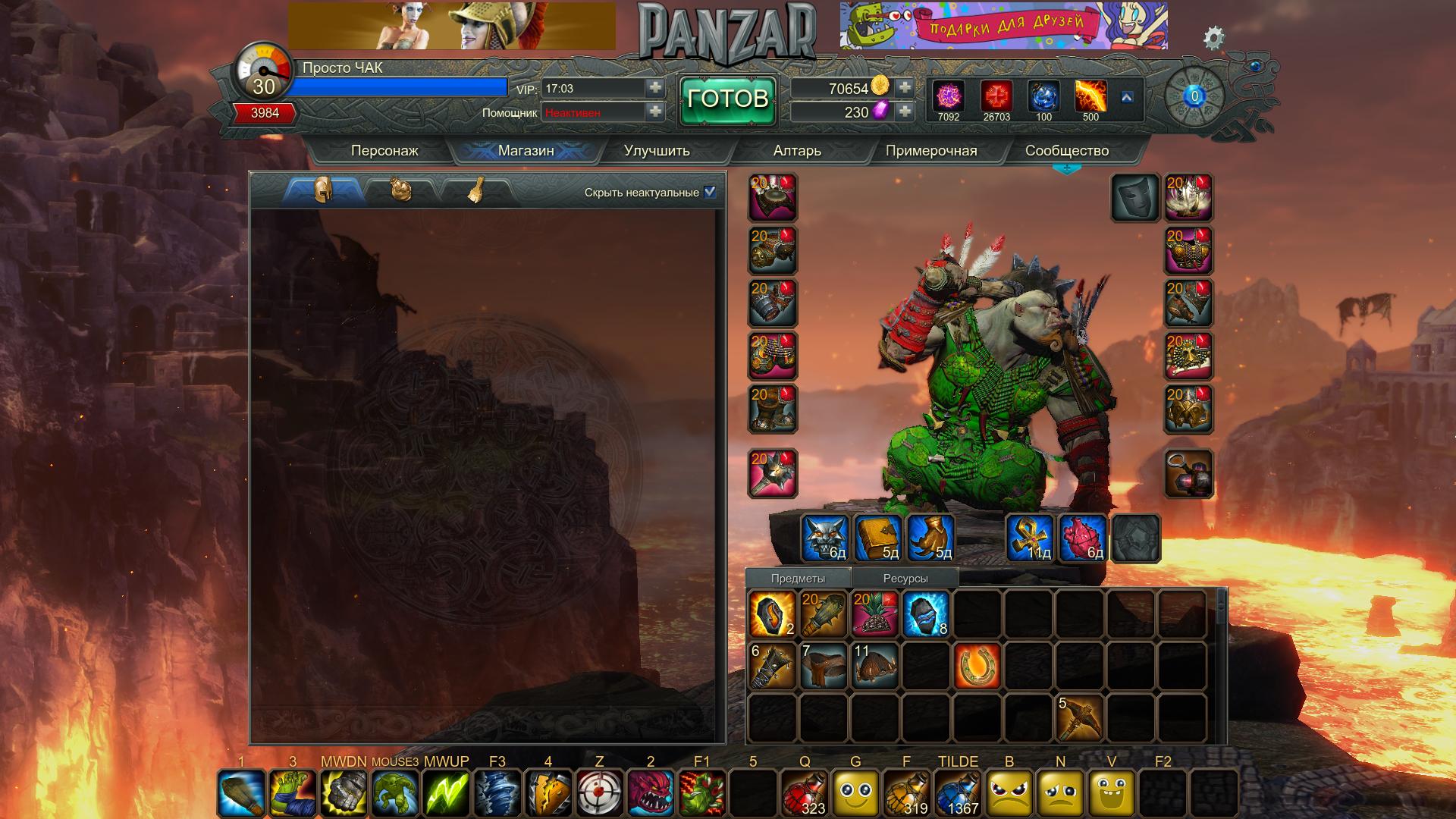Select the wolf head amulet slot
1456x819 pixels.
tap(825, 538)
